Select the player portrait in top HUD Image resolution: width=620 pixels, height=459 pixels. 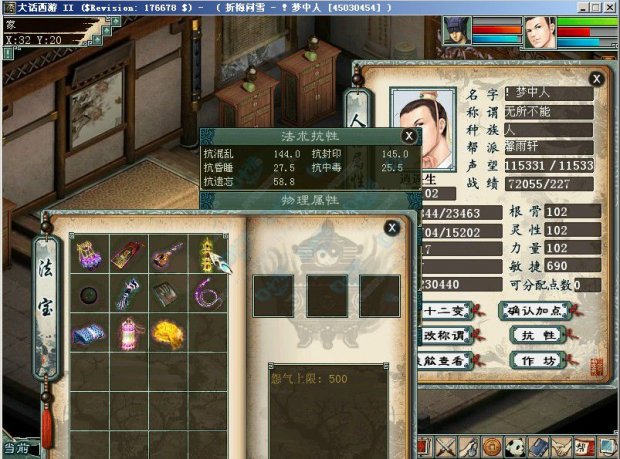tap(540, 32)
